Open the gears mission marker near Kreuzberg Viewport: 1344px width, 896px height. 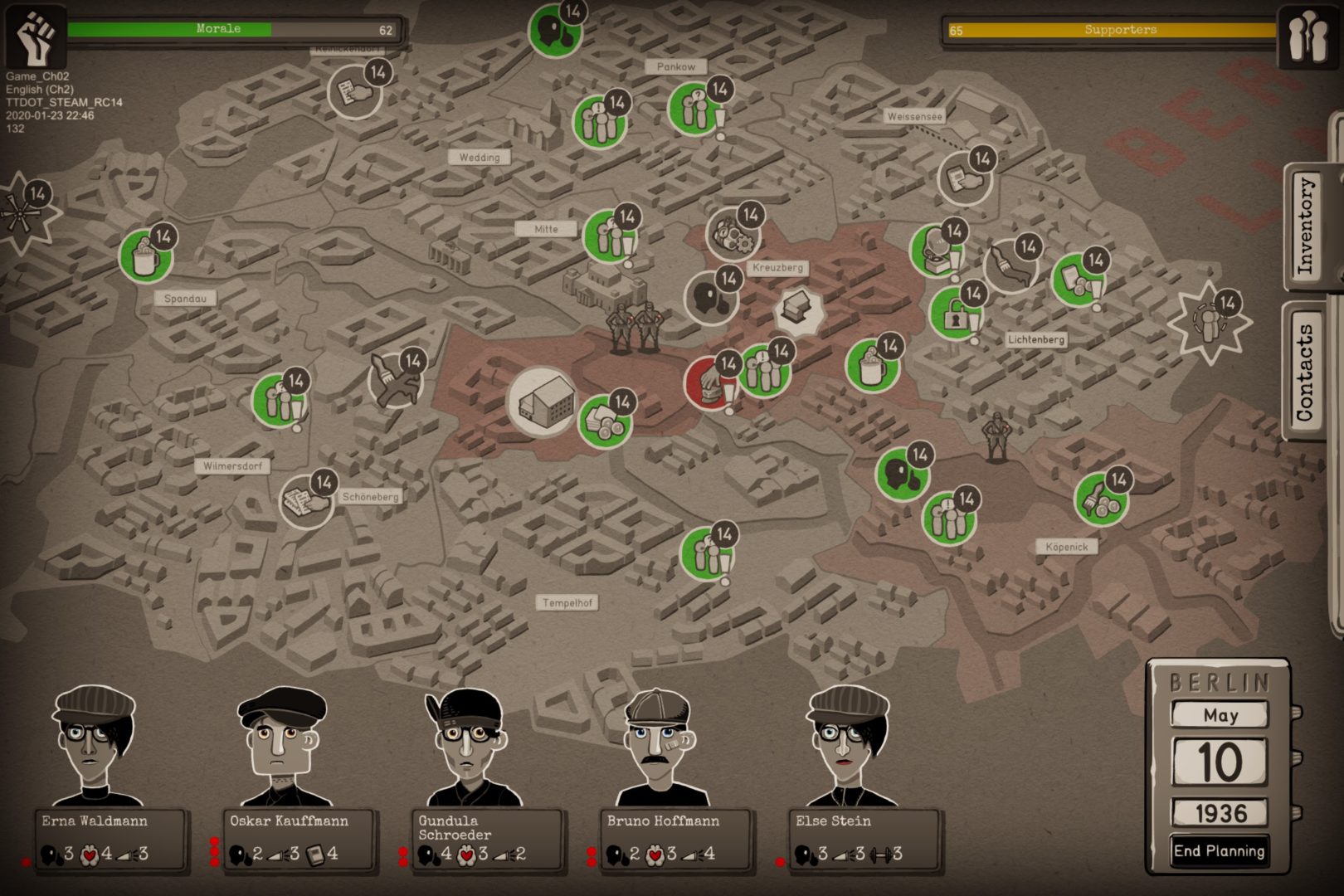[733, 234]
